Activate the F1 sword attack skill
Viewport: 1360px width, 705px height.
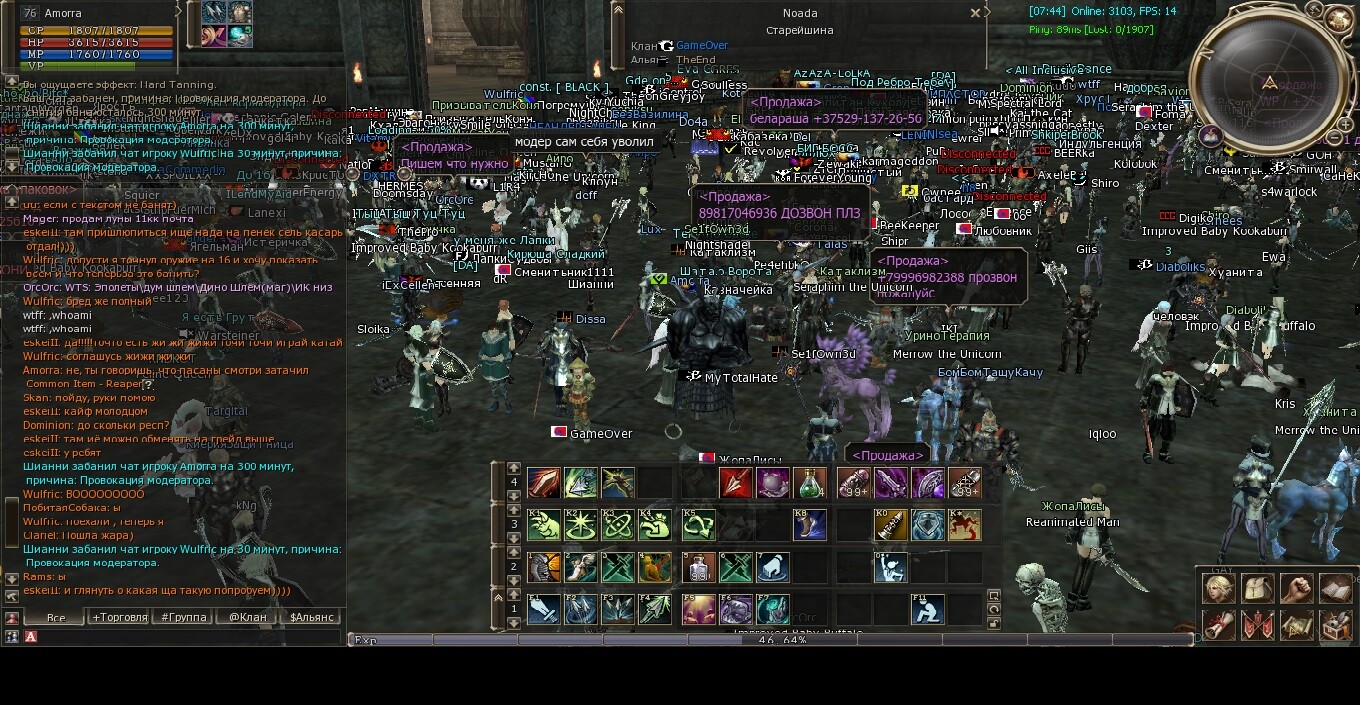tap(544, 609)
